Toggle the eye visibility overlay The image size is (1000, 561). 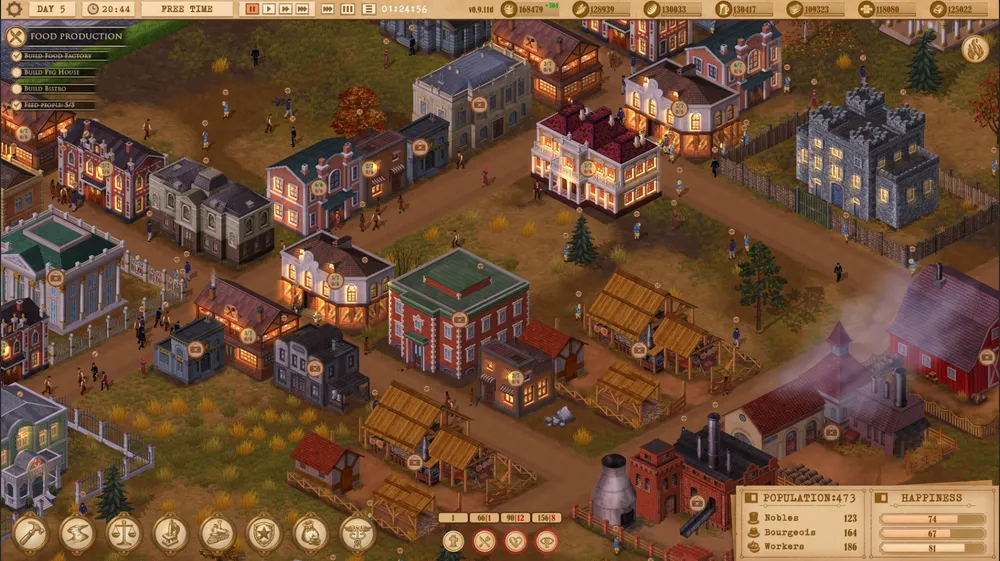pos(546,541)
